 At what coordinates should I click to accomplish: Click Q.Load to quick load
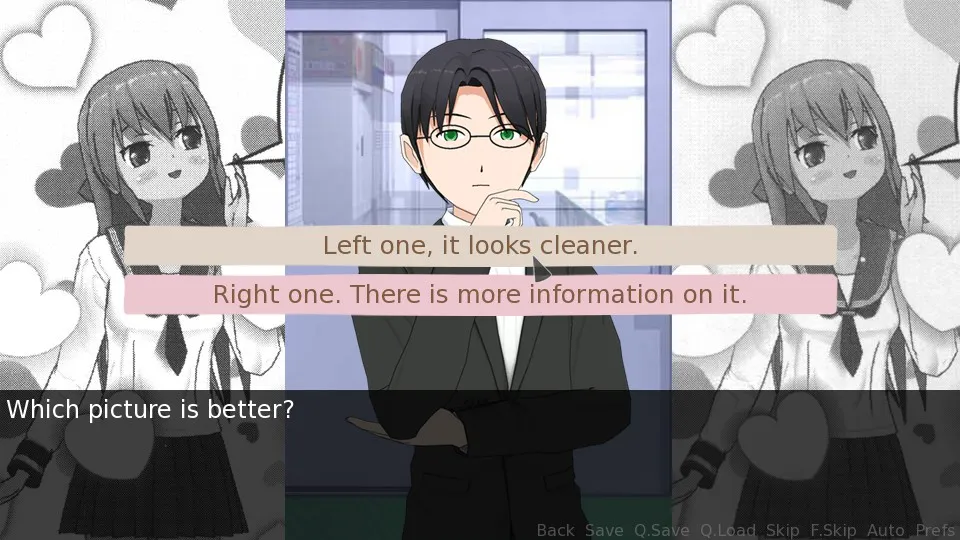pos(727,530)
